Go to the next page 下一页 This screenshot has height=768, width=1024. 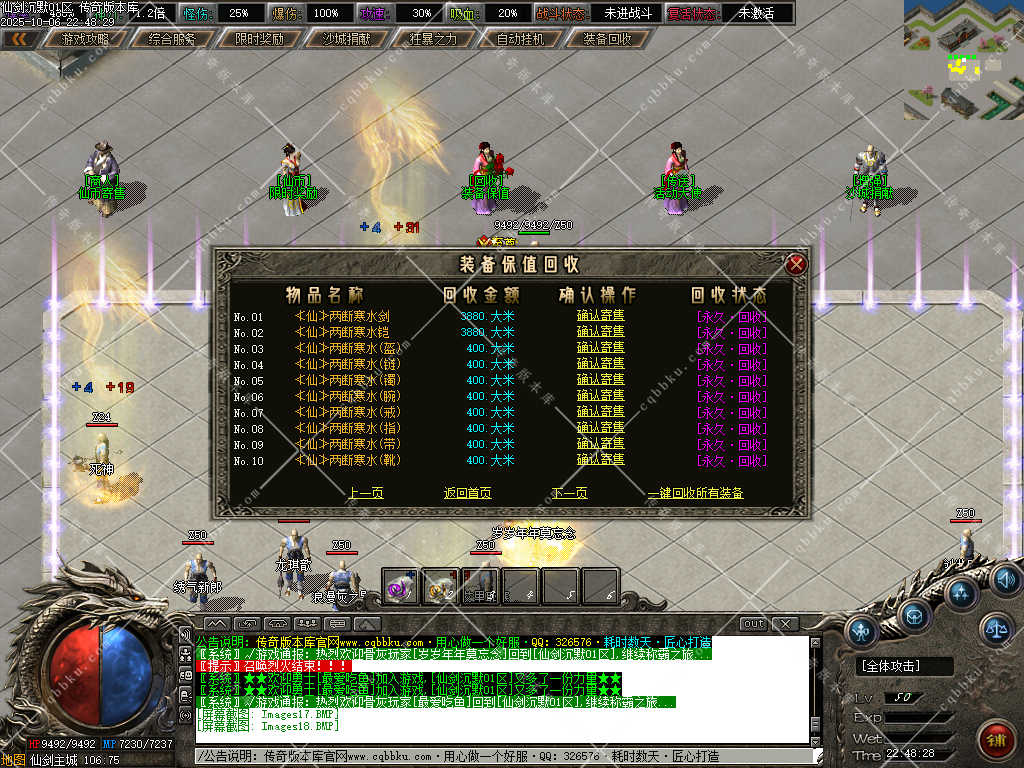(x=569, y=493)
